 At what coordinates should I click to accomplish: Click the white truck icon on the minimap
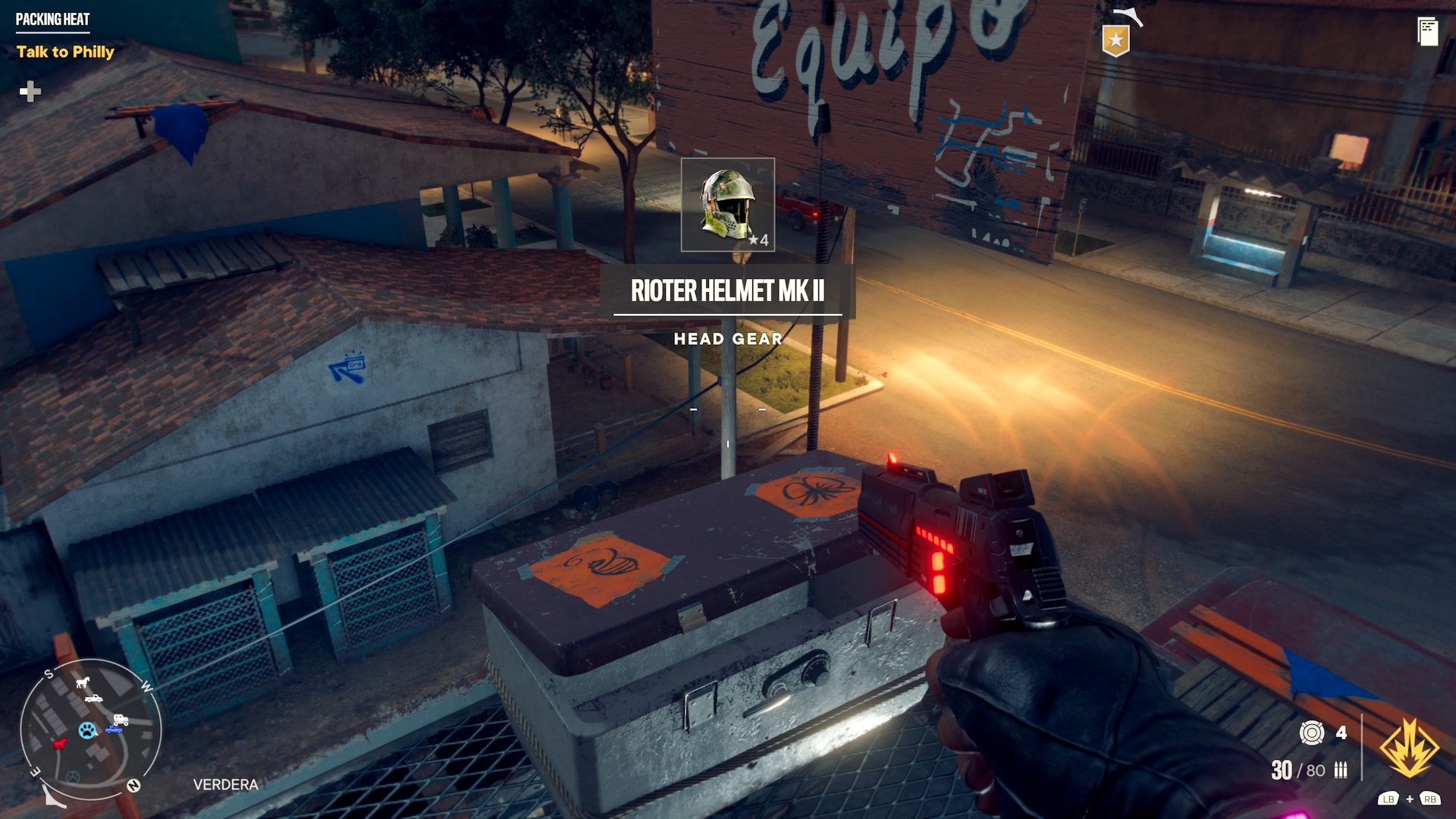94,698
